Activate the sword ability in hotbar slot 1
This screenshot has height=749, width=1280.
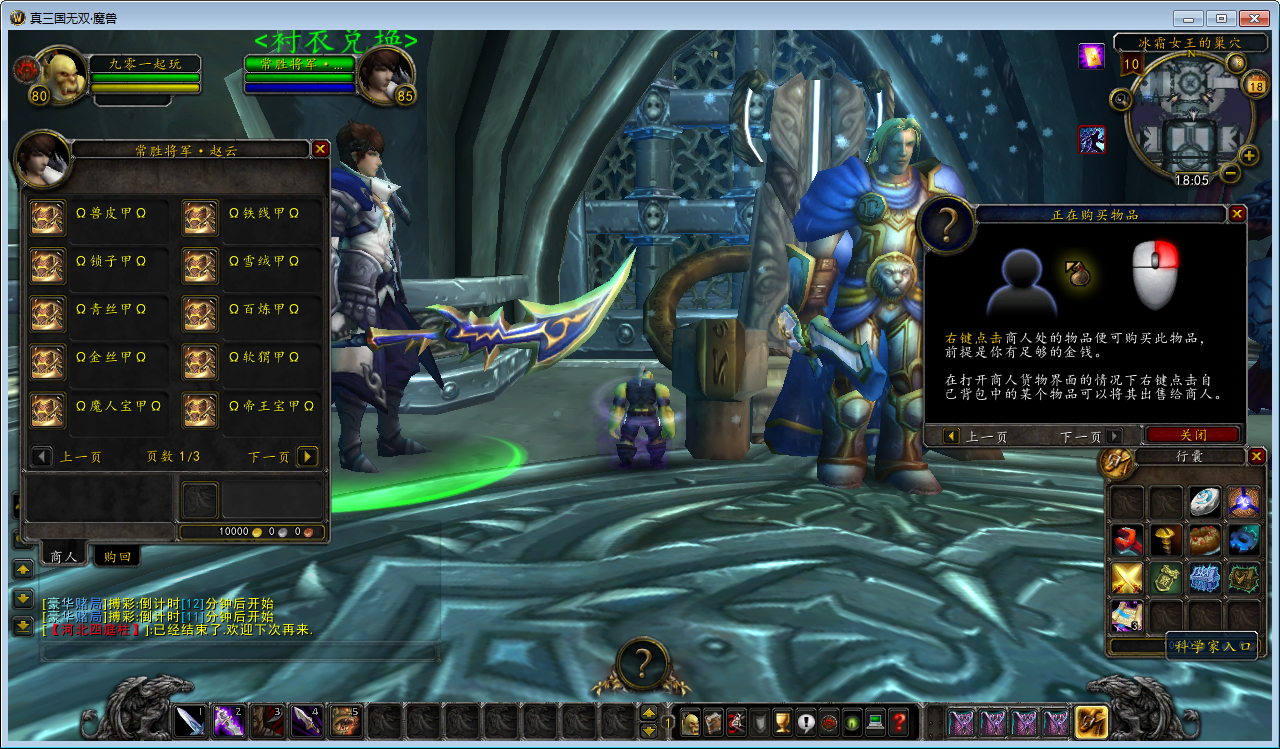coord(190,720)
